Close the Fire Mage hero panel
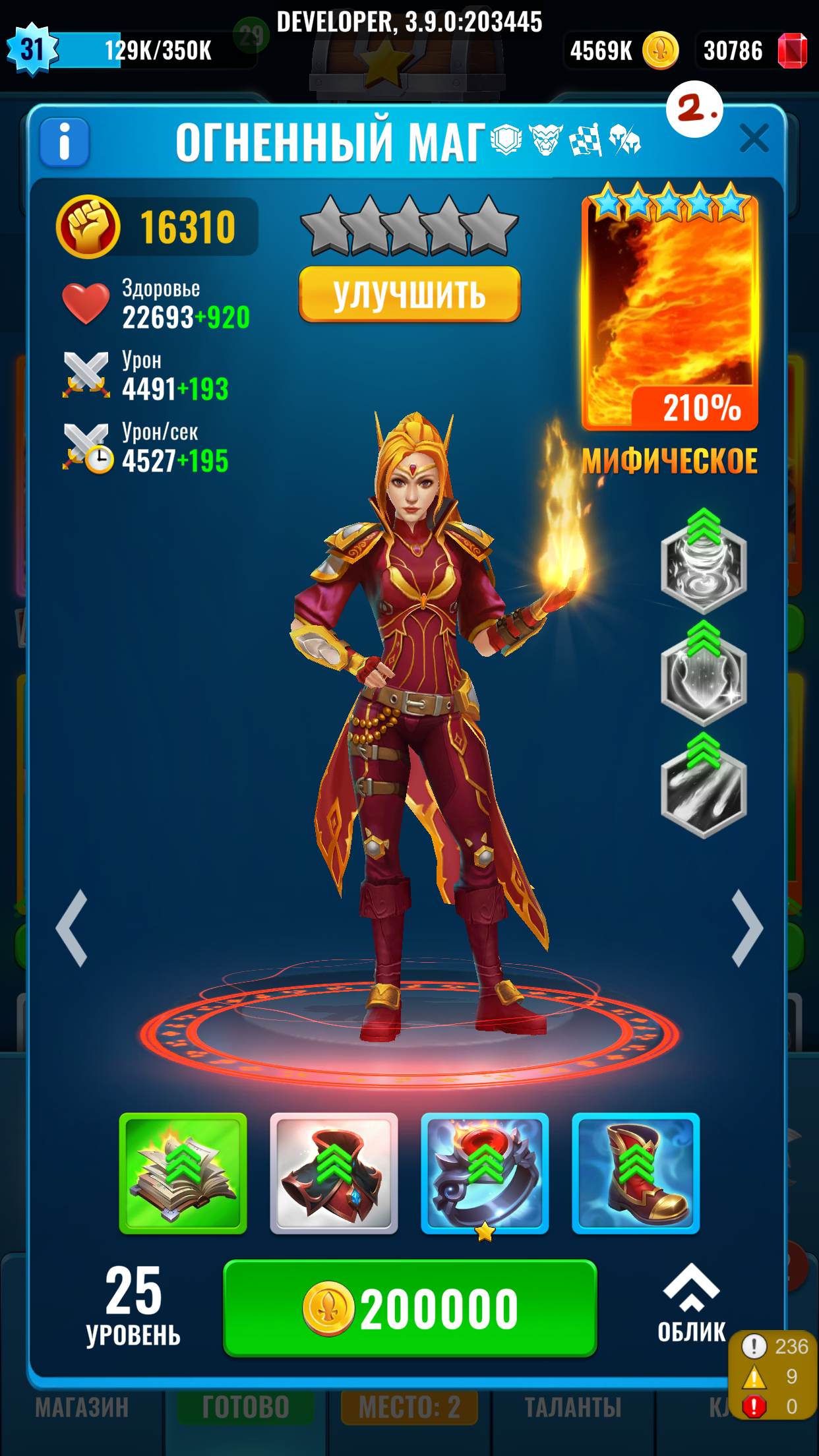Screen dimensions: 819x1456 [754, 138]
